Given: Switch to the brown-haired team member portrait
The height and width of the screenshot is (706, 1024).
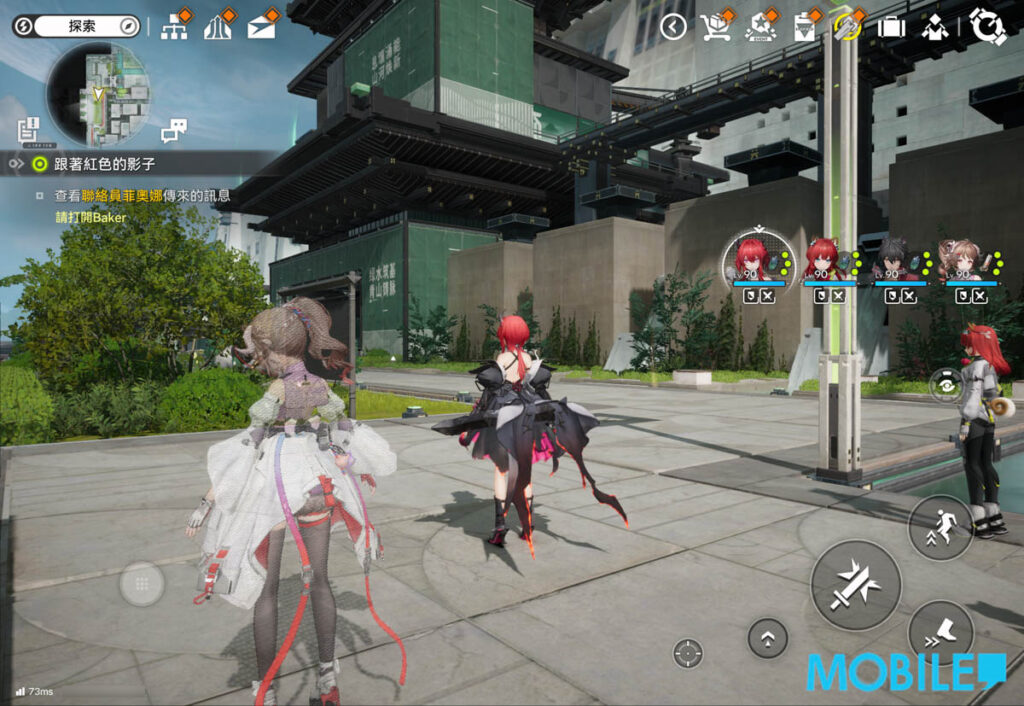Looking at the screenshot, I should [963, 260].
